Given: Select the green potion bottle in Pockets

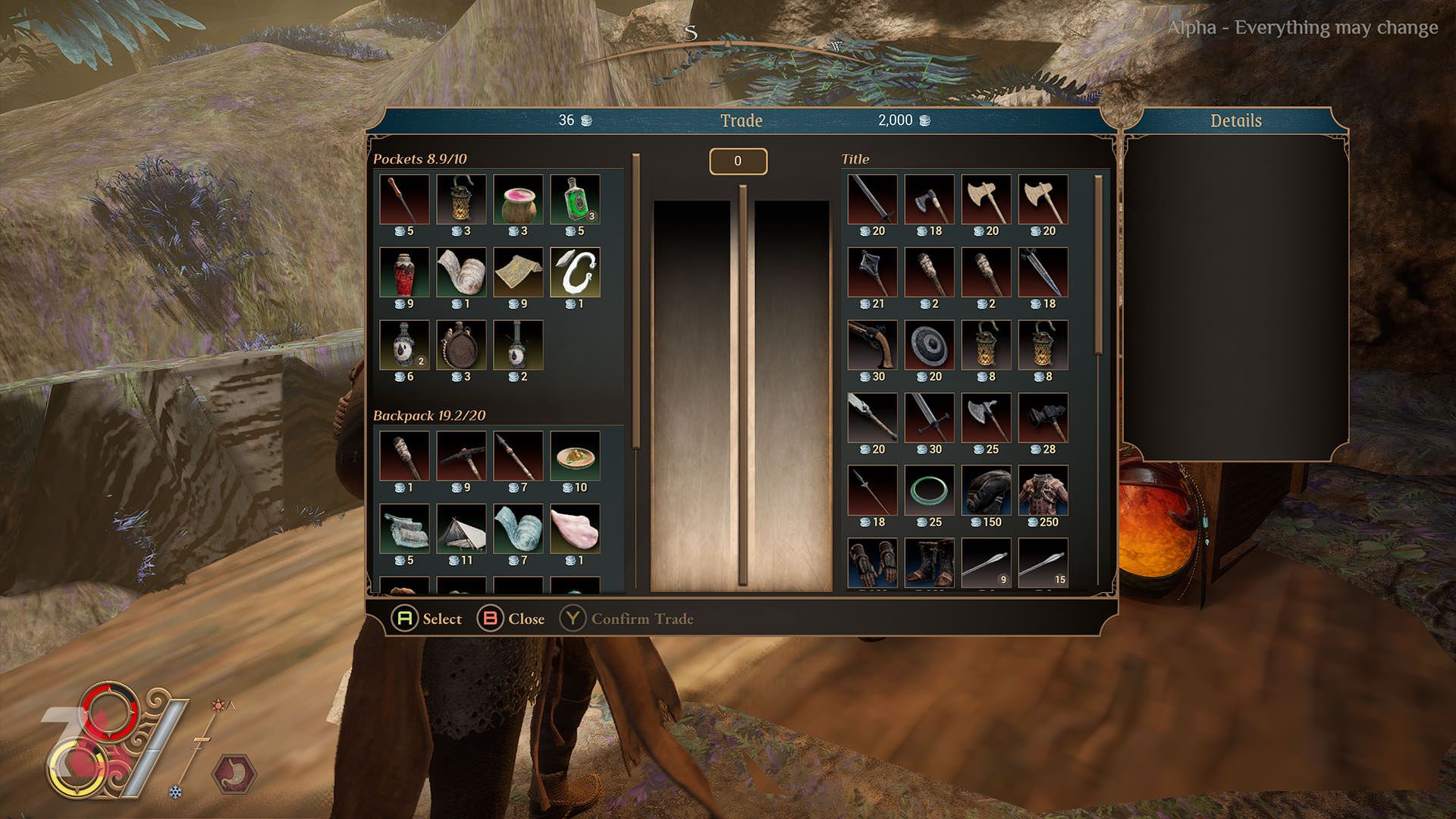Looking at the screenshot, I should click(574, 199).
